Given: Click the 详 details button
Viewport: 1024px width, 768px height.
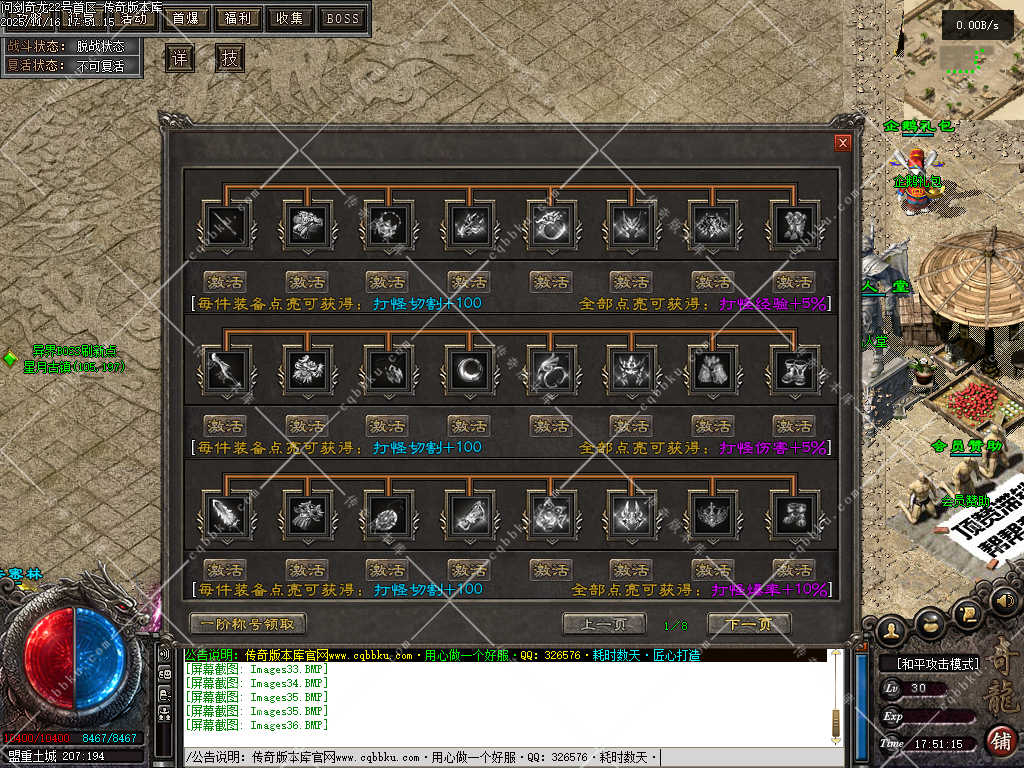Looking at the screenshot, I should (x=179, y=59).
